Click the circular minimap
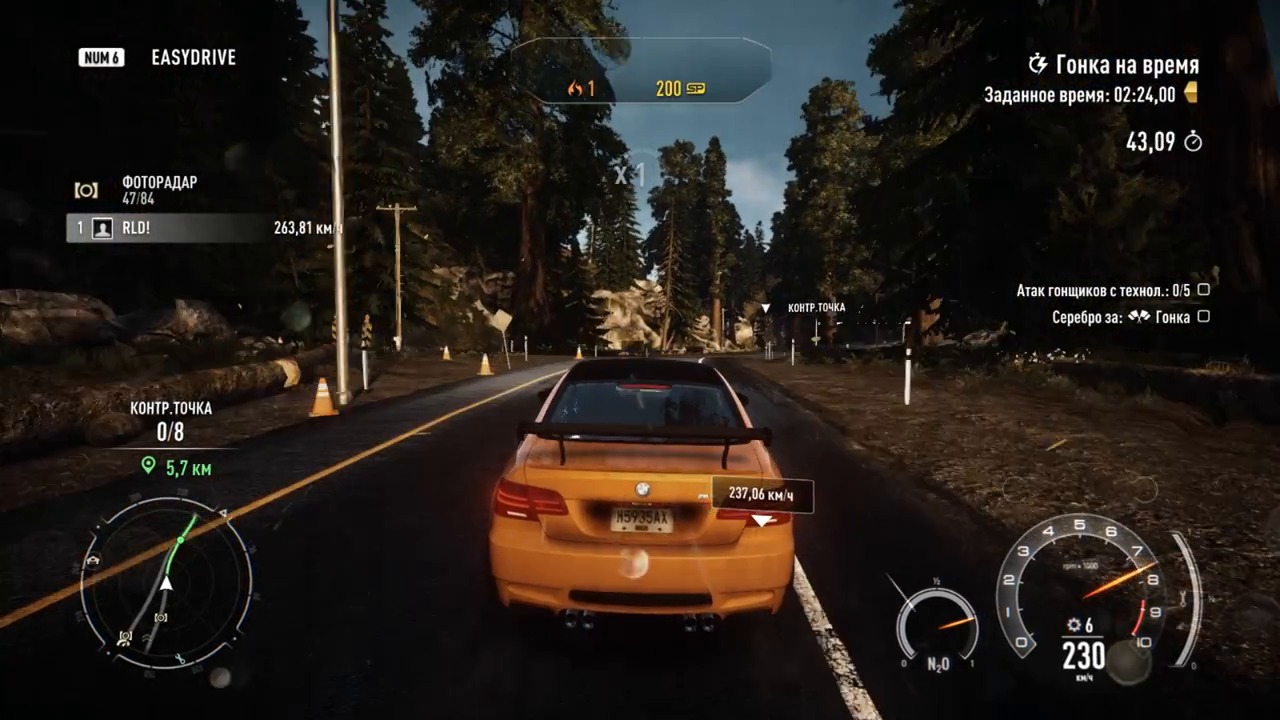Screen dimensions: 1280x720 [x=166, y=586]
